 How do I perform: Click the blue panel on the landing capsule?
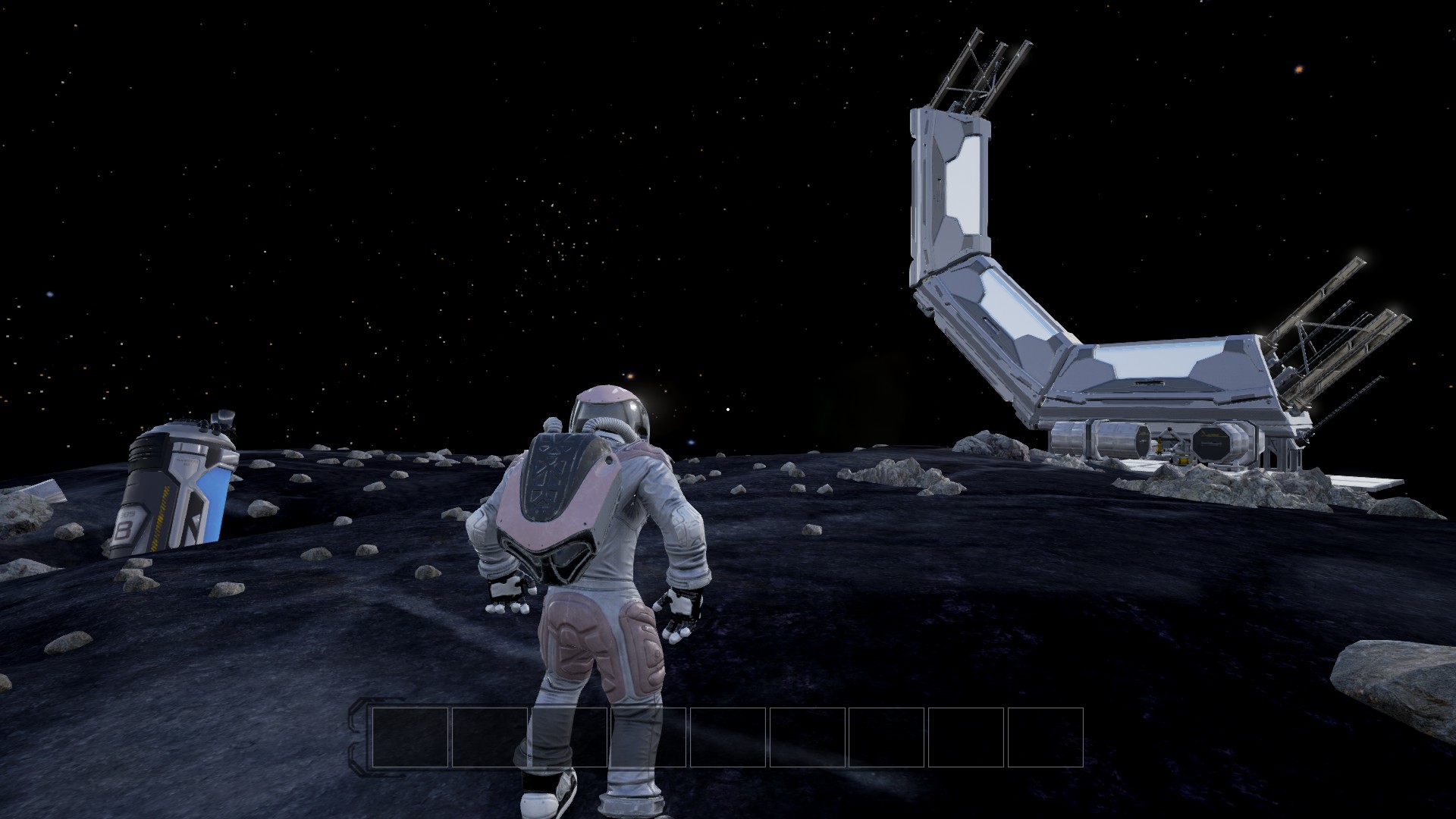point(217,502)
